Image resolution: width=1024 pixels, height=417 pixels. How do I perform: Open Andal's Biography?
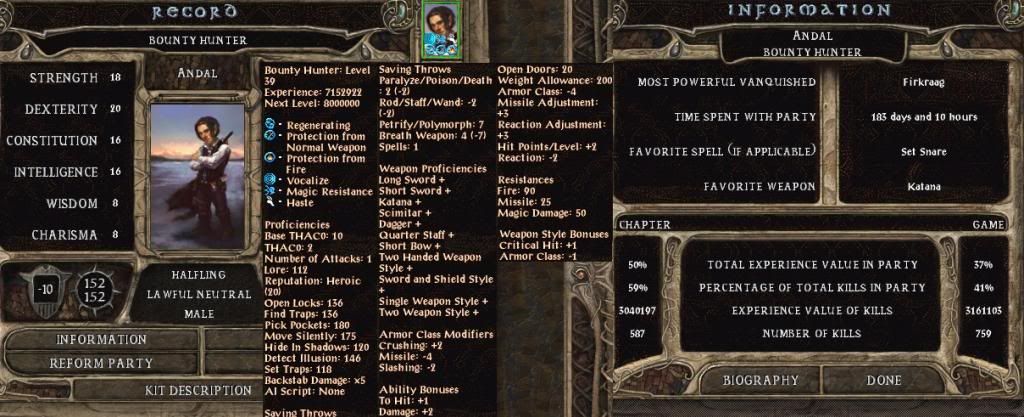coord(760,380)
